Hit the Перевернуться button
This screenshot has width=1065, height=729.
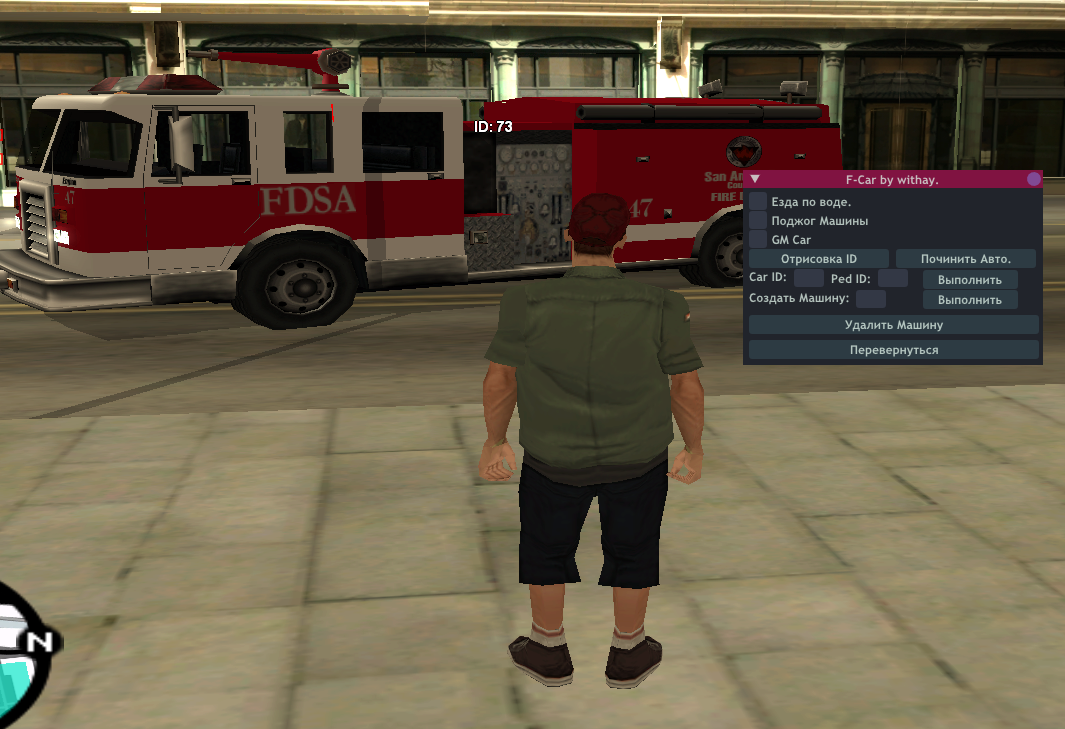pos(893,350)
